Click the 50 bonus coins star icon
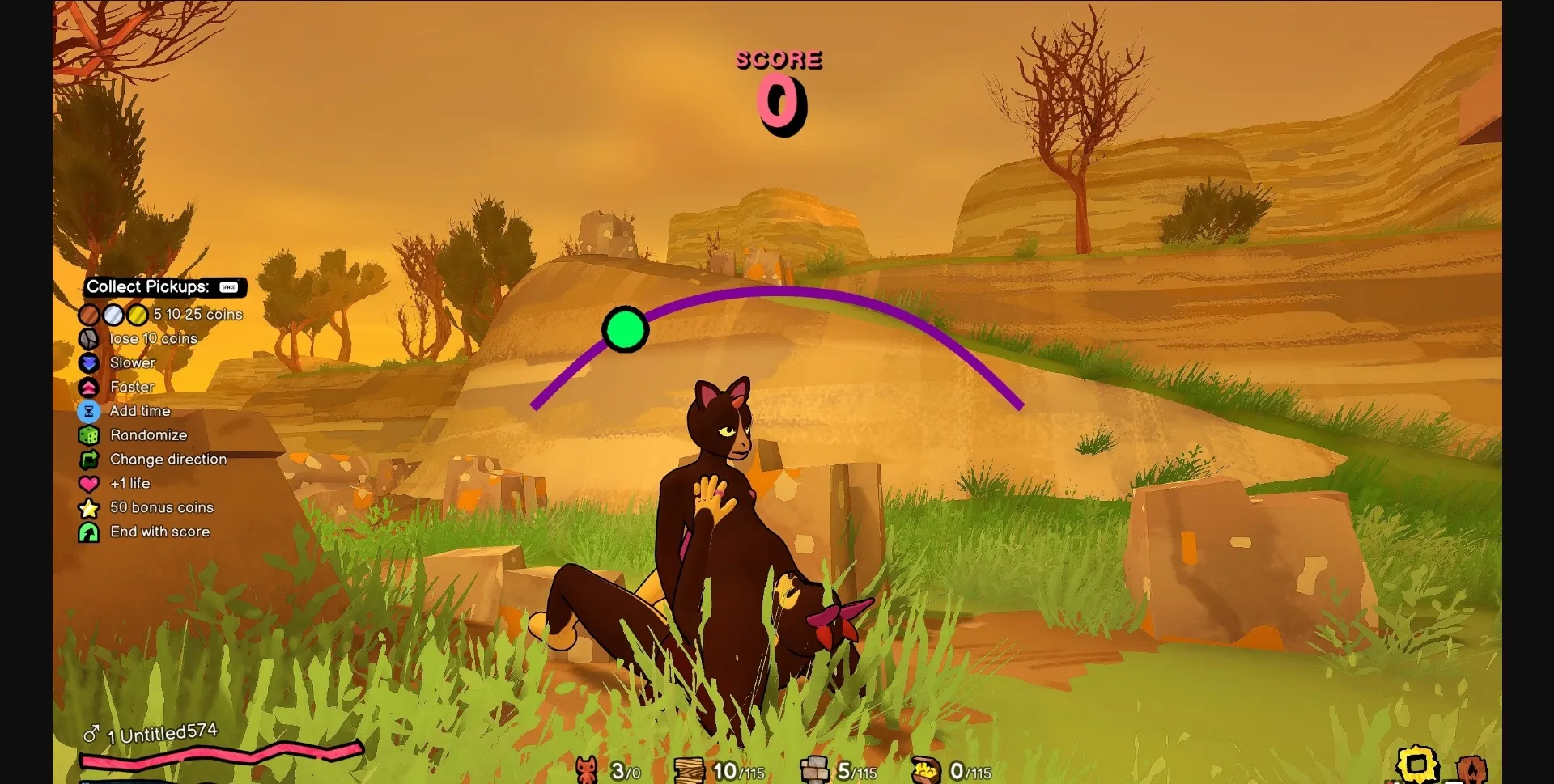 click(89, 508)
